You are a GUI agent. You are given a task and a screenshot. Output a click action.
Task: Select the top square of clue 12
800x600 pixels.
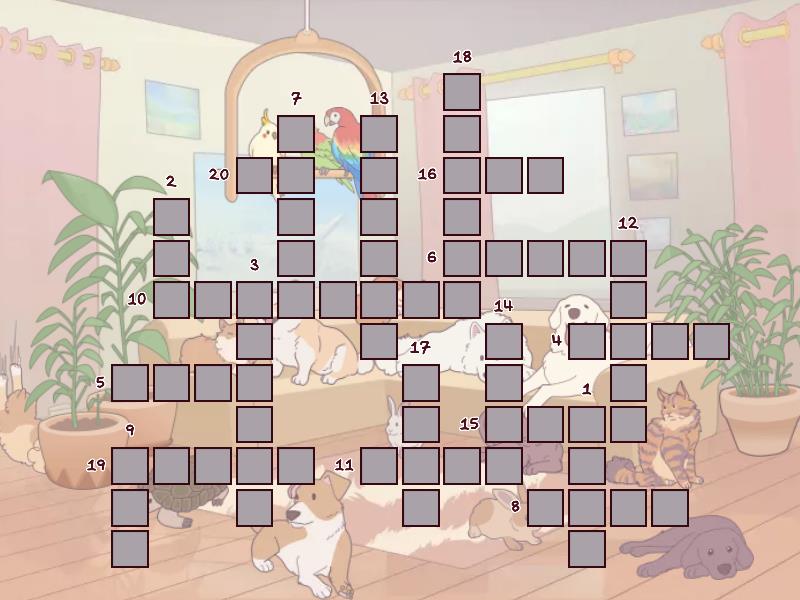628,258
